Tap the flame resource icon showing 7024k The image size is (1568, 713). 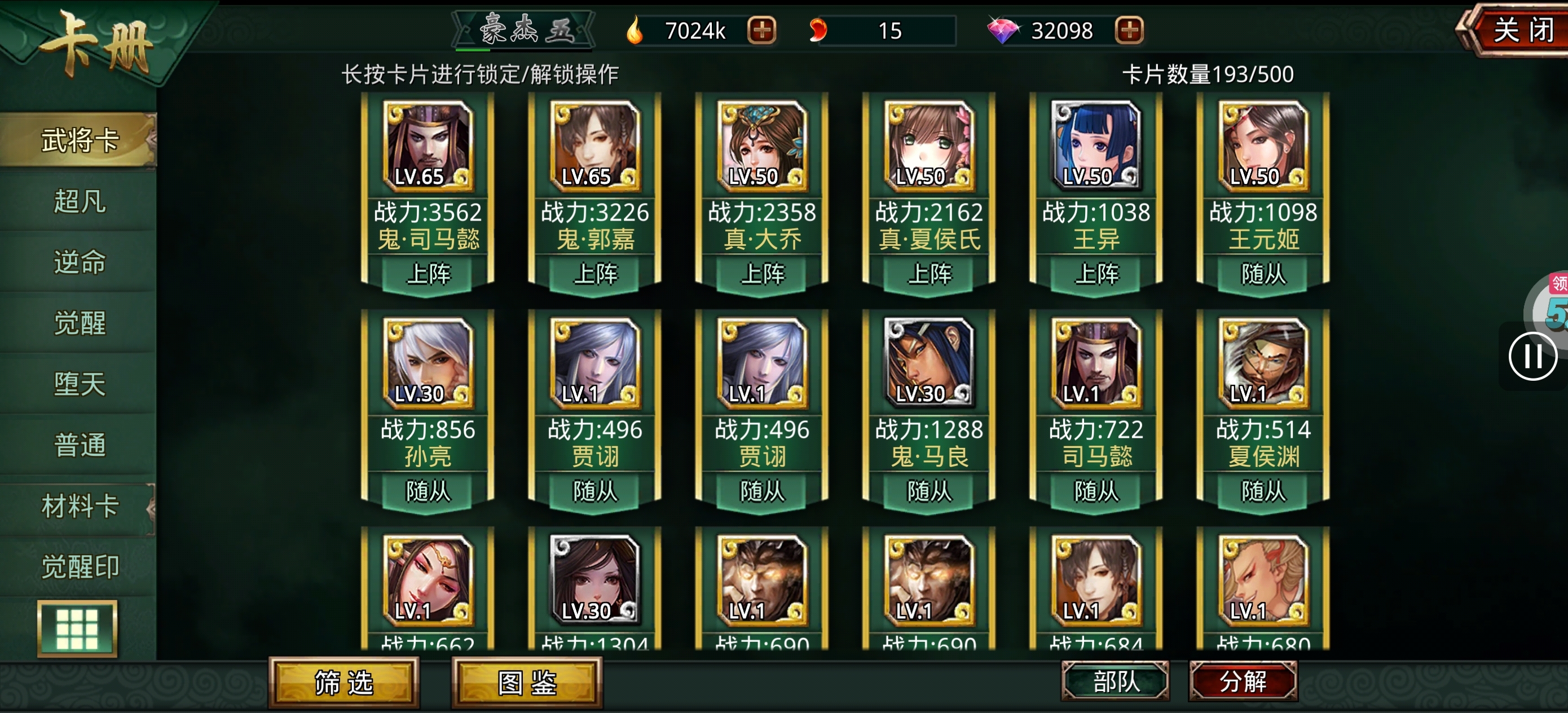[636, 30]
